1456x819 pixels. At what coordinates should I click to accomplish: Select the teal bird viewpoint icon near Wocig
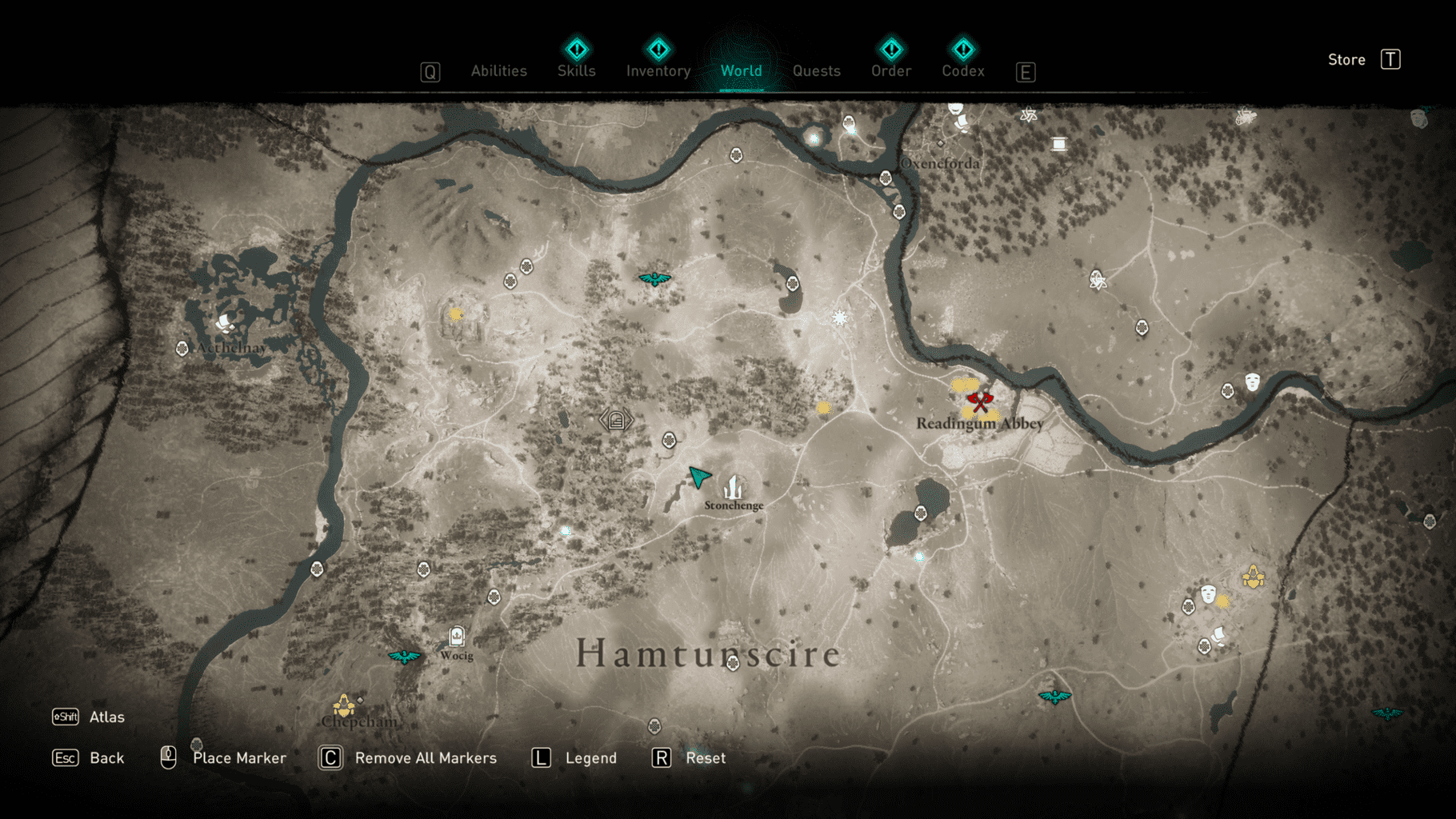403,656
